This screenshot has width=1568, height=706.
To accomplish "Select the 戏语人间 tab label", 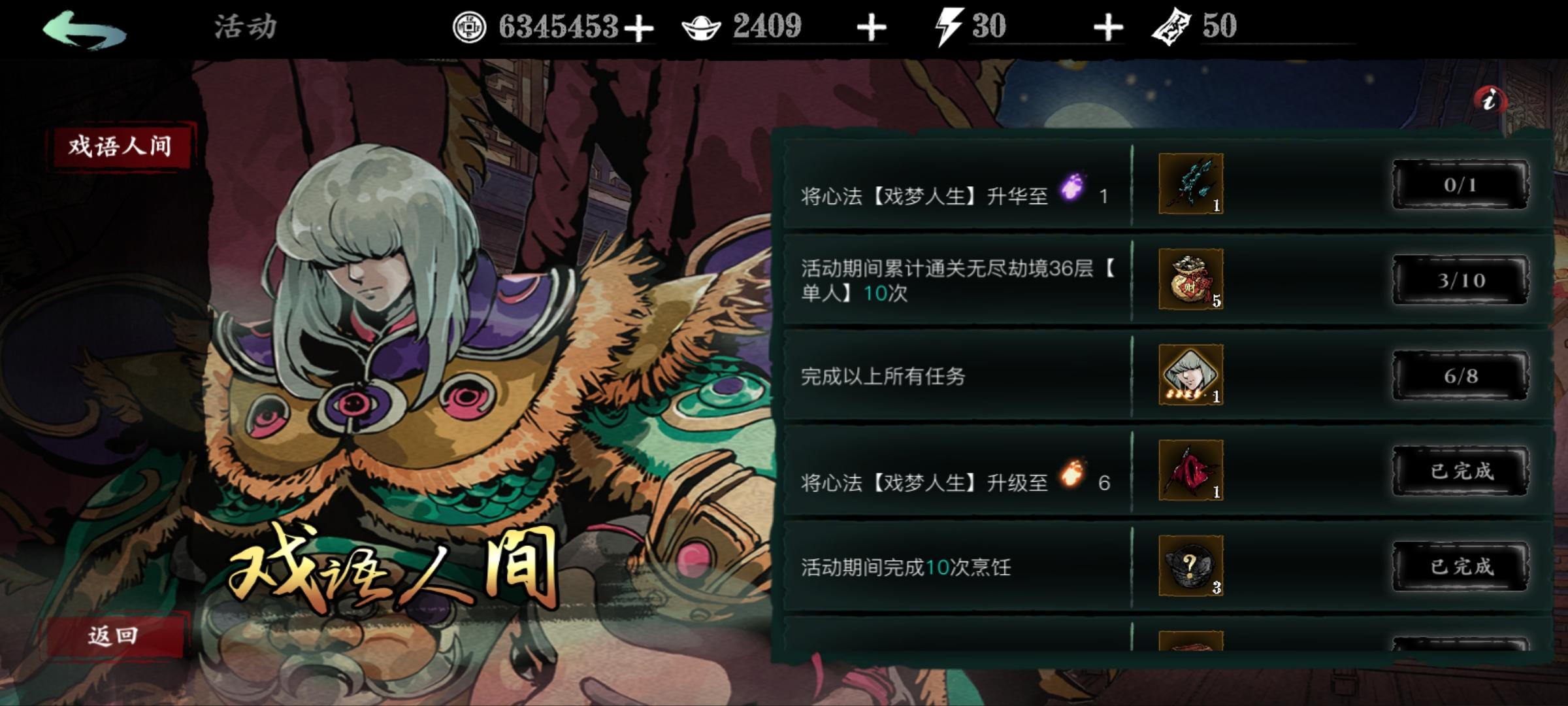I will (118, 147).
